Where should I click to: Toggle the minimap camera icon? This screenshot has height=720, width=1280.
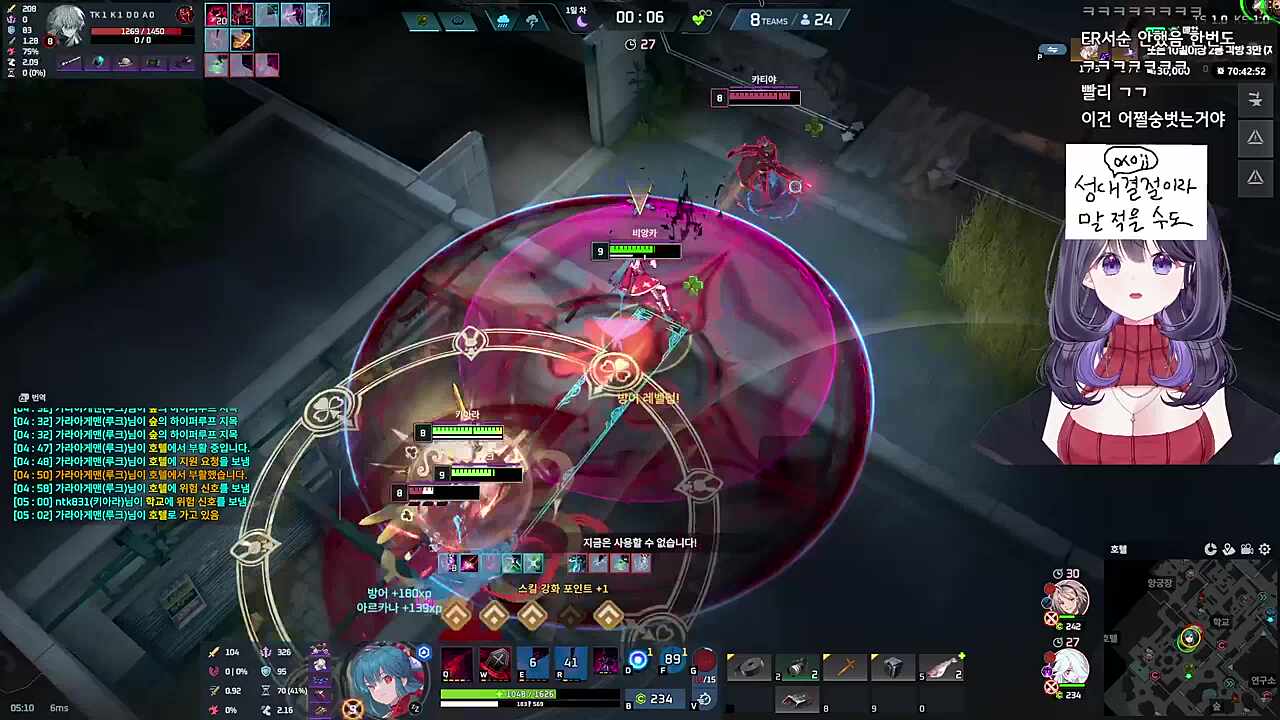1246,549
